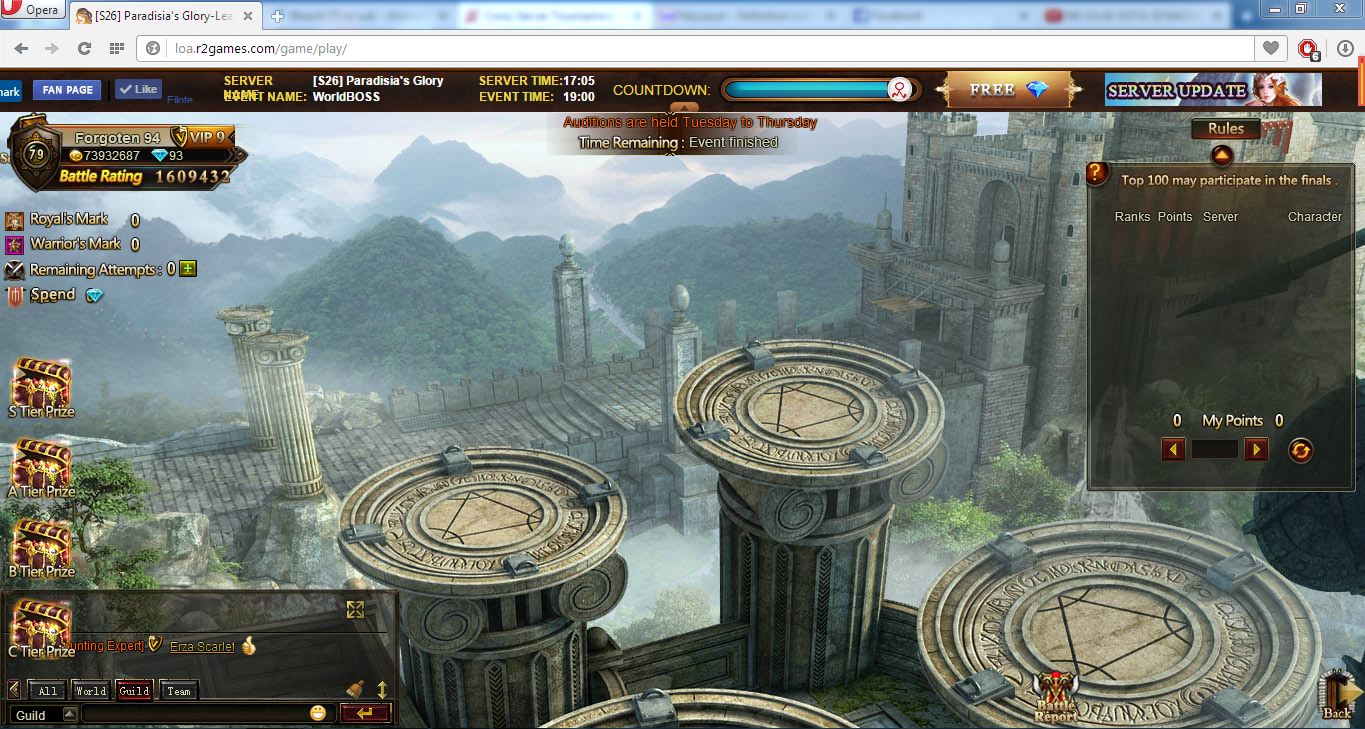Refresh the rankings list
Screen dimensions: 1365x729
[x=1300, y=450]
